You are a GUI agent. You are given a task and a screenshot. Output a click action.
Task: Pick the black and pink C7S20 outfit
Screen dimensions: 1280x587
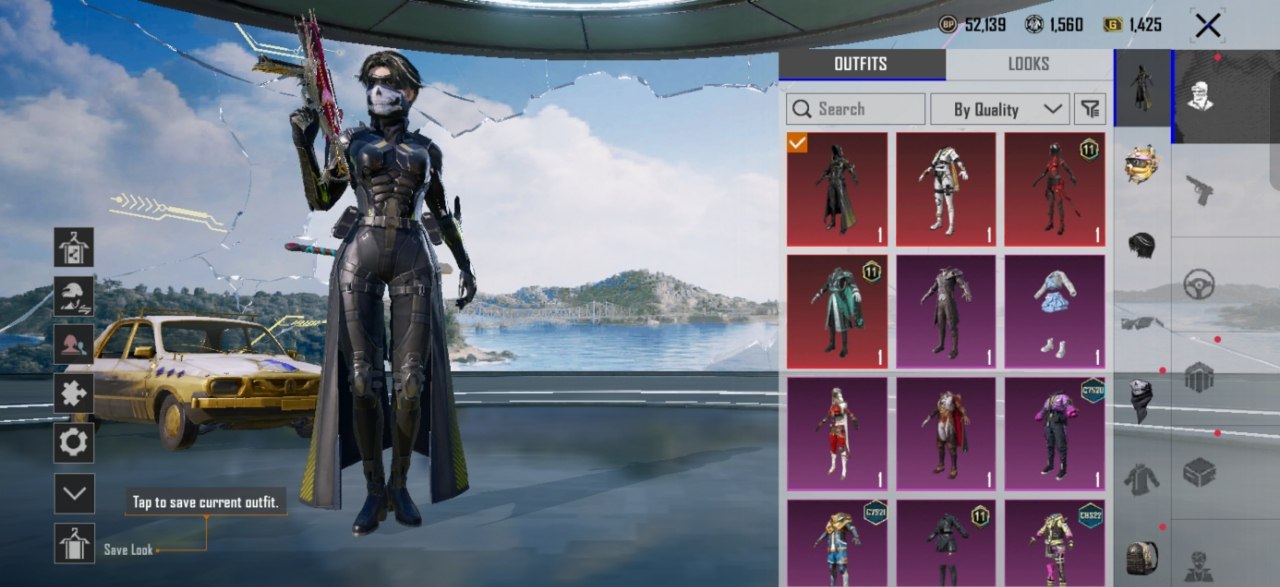(1054, 433)
